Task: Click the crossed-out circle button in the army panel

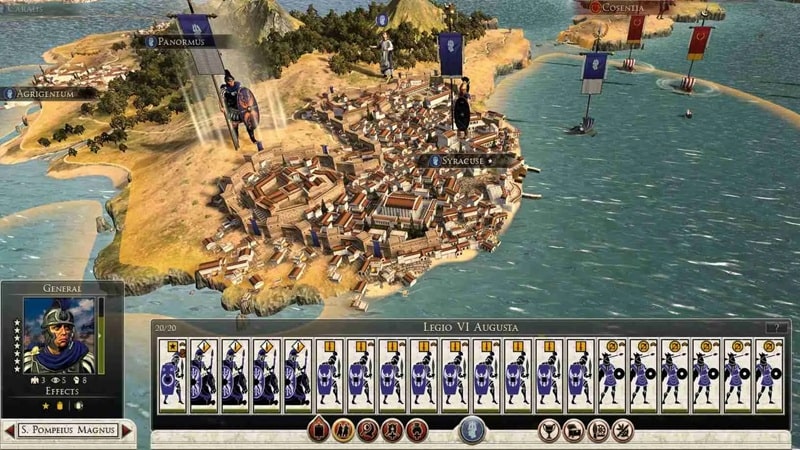Action: pyautogui.click(x=623, y=430)
